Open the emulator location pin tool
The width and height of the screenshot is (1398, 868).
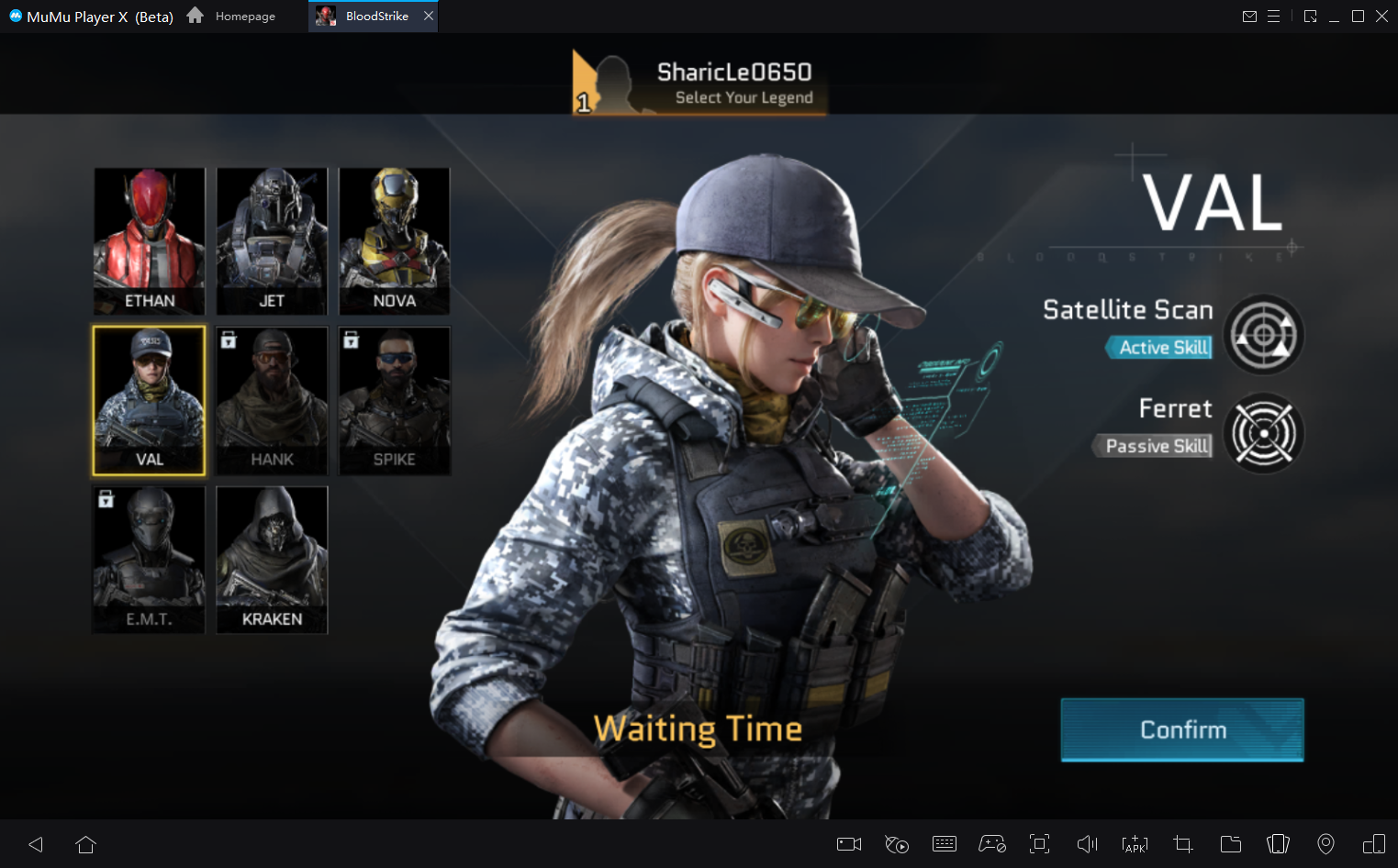coord(1325,844)
